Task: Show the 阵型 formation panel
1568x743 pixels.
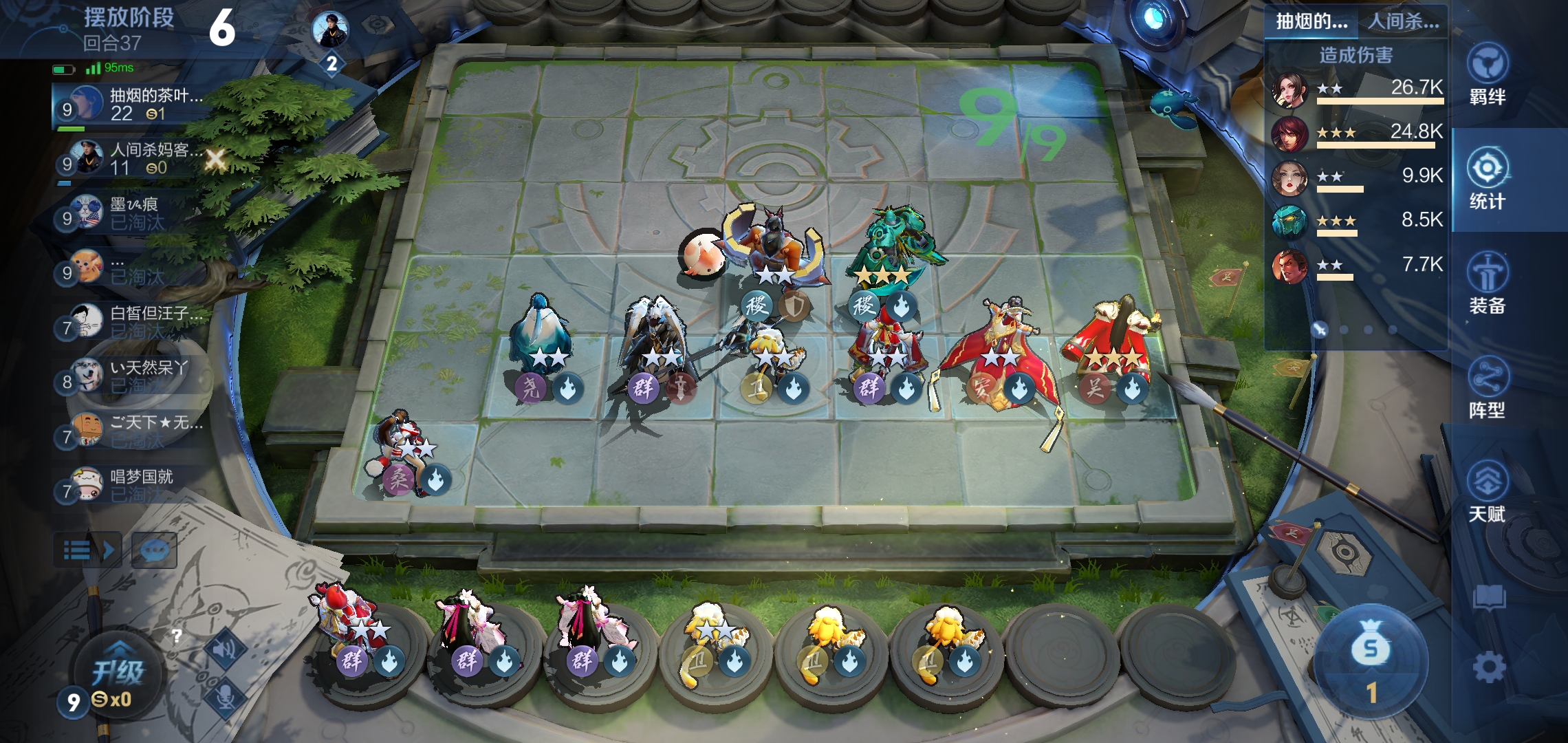Action: point(1487,388)
